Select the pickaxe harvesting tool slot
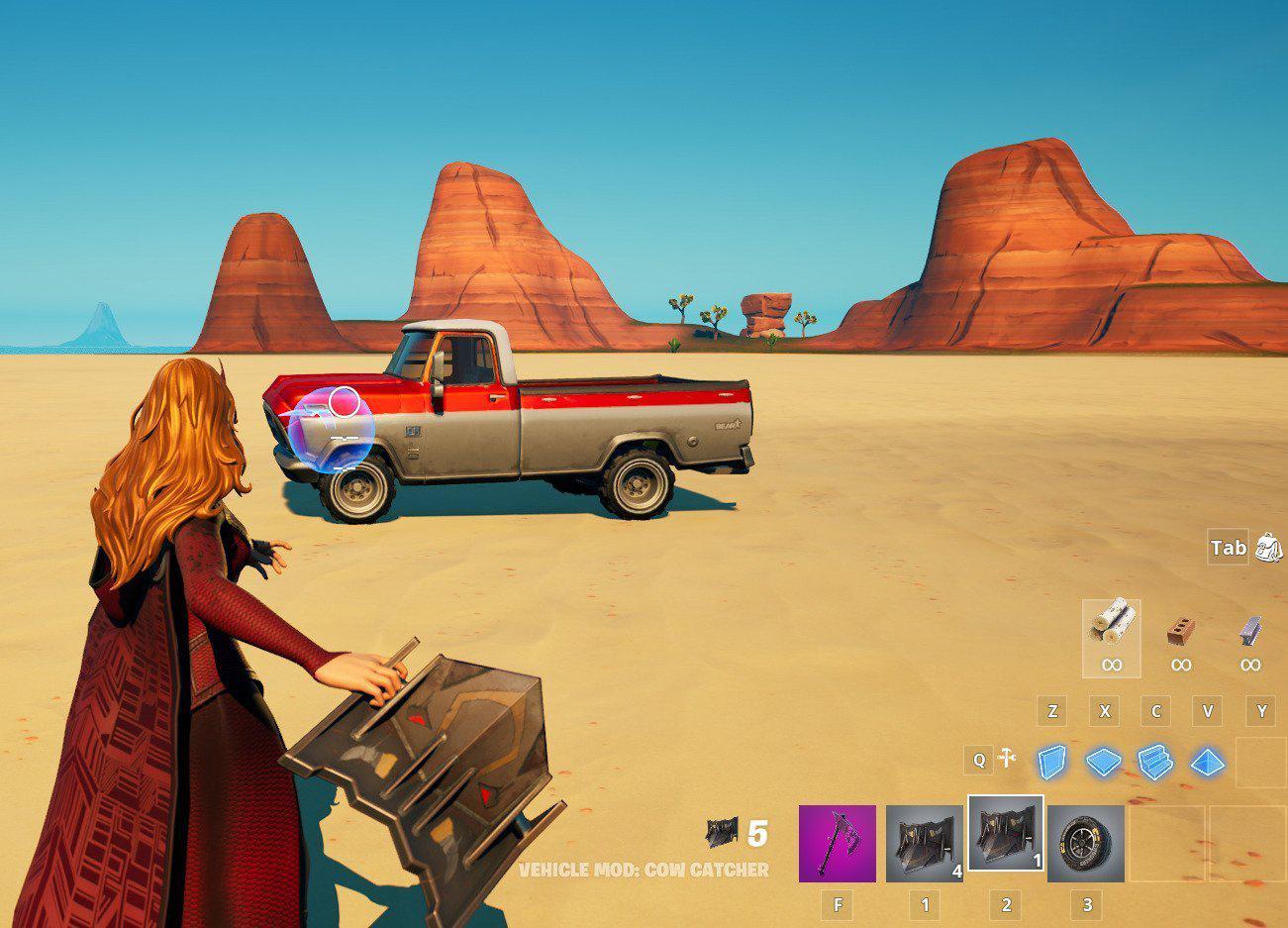Image resolution: width=1288 pixels, height=928 pixels. point(837,843)
